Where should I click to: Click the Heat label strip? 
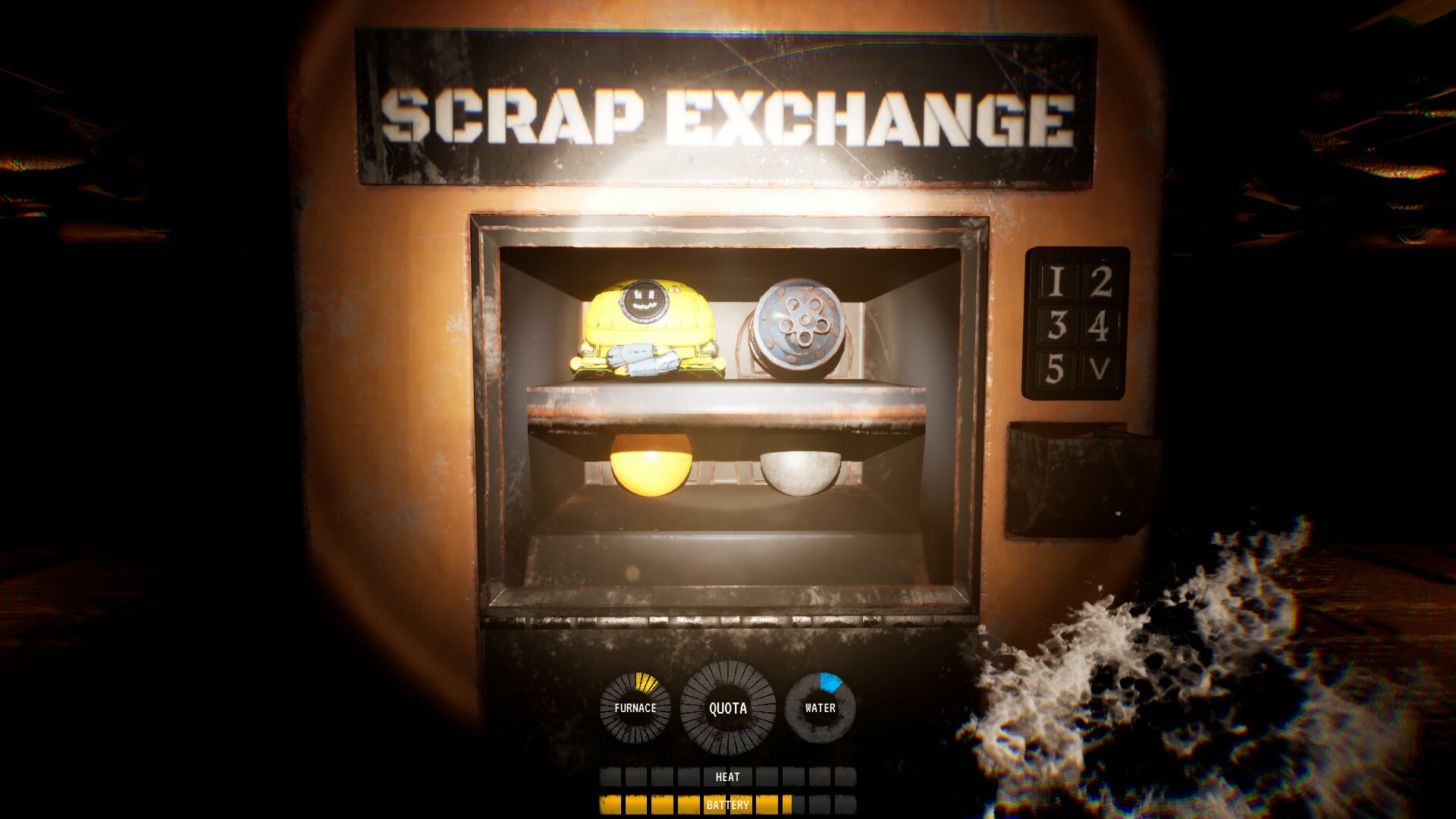coord(726,777)
